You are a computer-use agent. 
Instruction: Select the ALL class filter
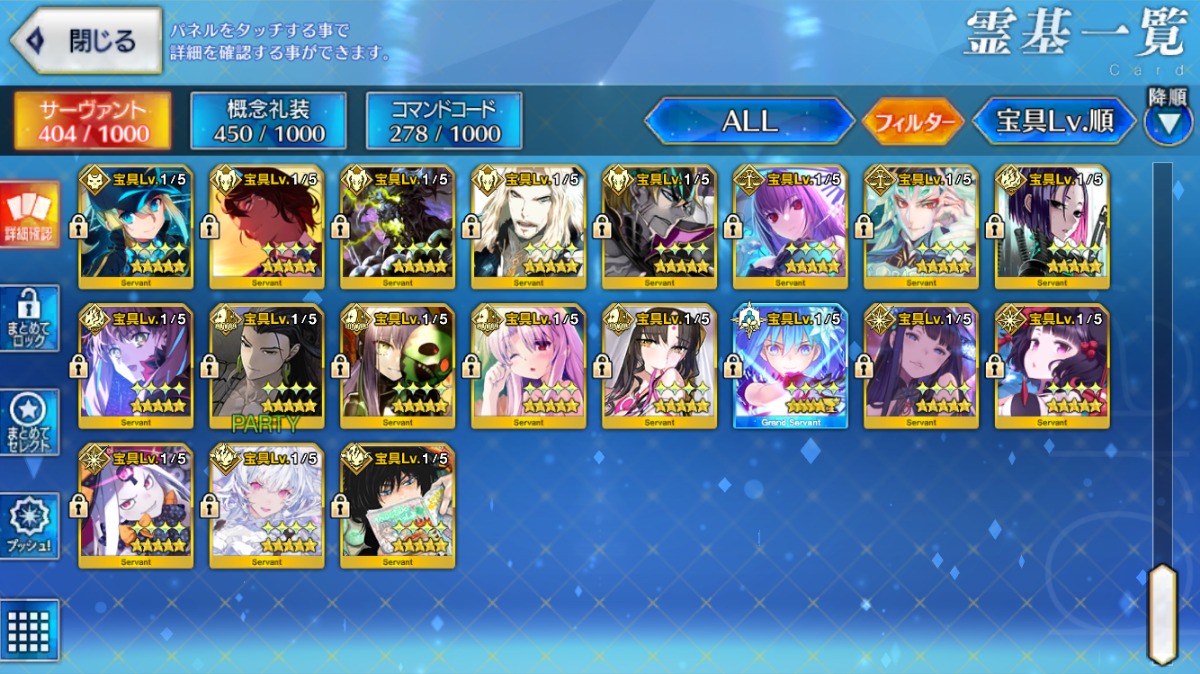[x=749, y=122]
